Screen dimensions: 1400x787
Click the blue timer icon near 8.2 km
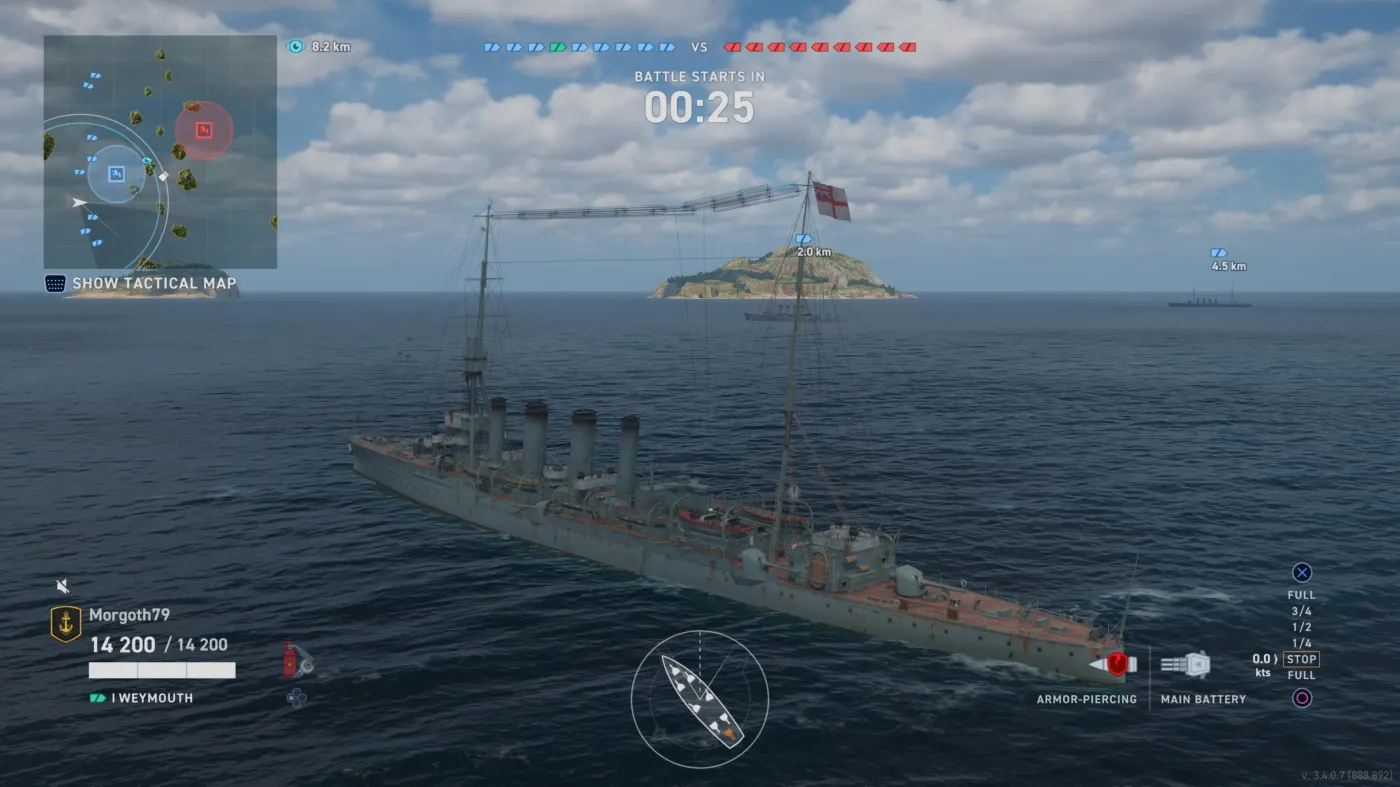point(296,45)
